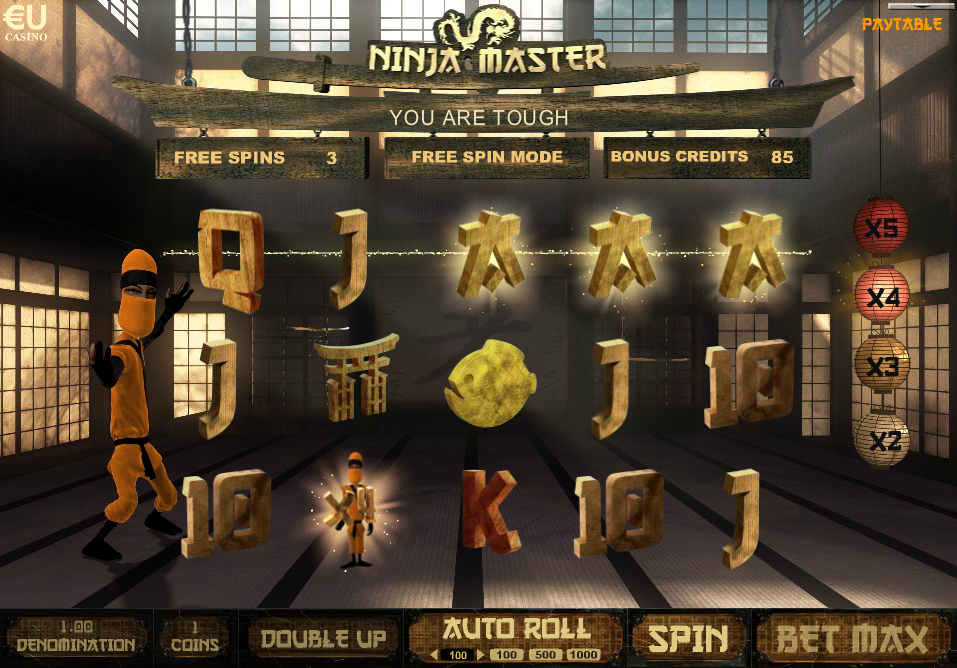Increase auto roll count with right arrow
957x668 pixels.
(480, 655)
